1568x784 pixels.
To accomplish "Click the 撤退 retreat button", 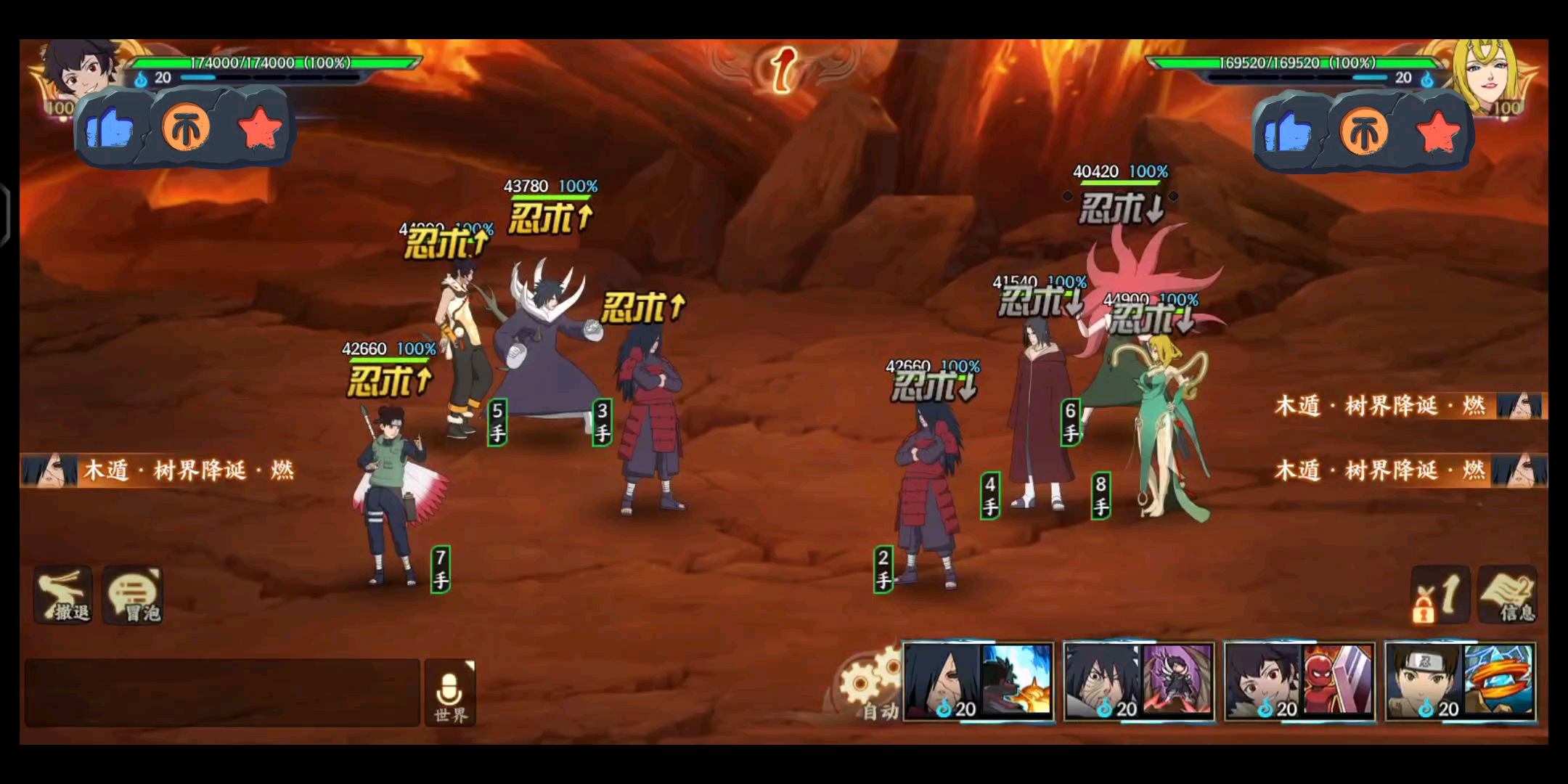I will [64, 595].
